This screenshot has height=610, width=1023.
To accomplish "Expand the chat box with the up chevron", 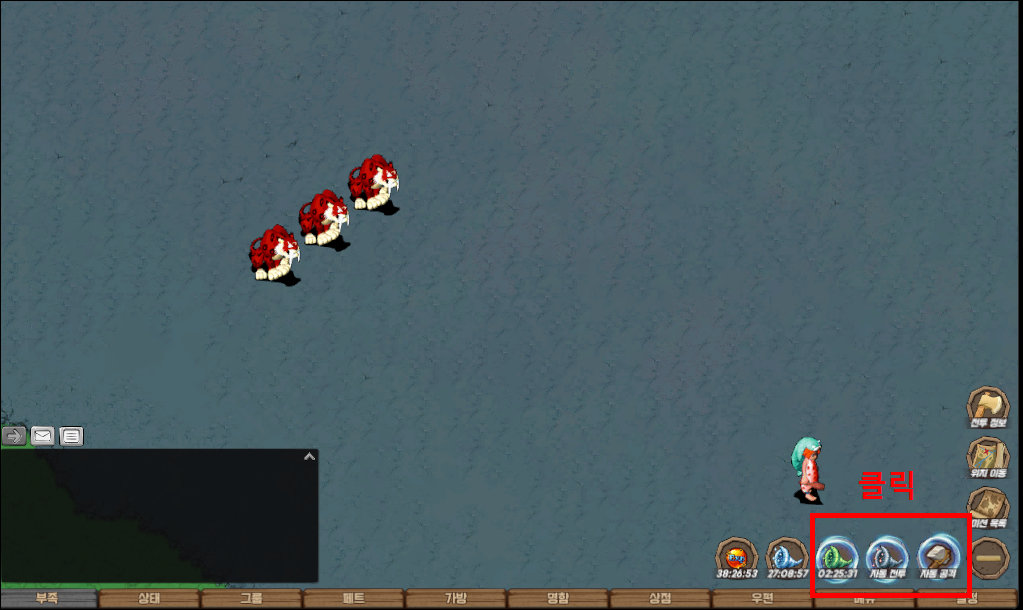I will [x=309, y=457].
